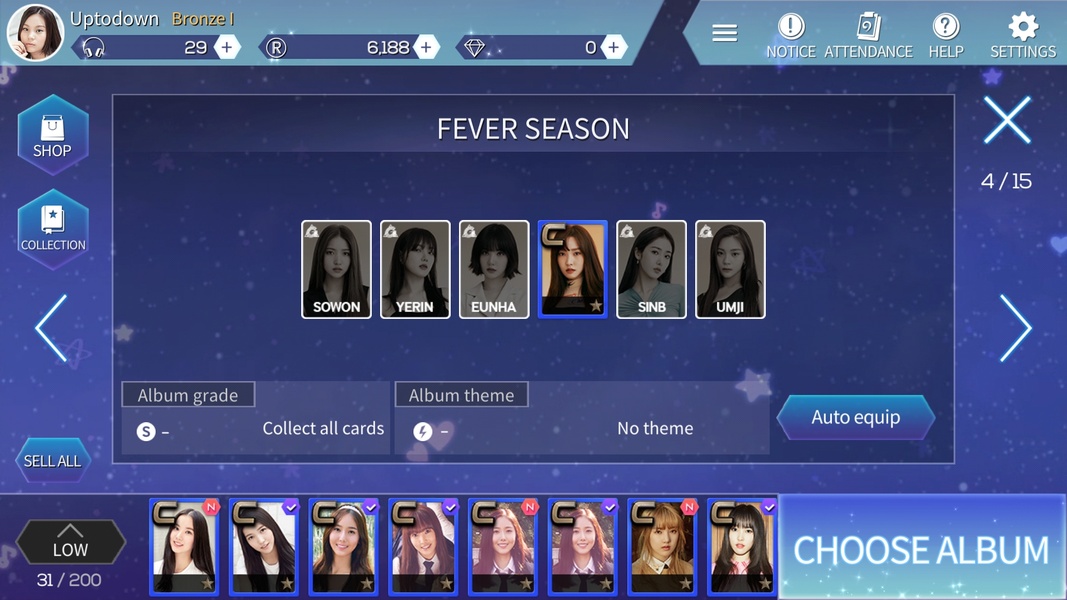Close the Fever Season album panel
Image resolution: width=1067 pixels, height=600 pixels.
coord(1006,121)
